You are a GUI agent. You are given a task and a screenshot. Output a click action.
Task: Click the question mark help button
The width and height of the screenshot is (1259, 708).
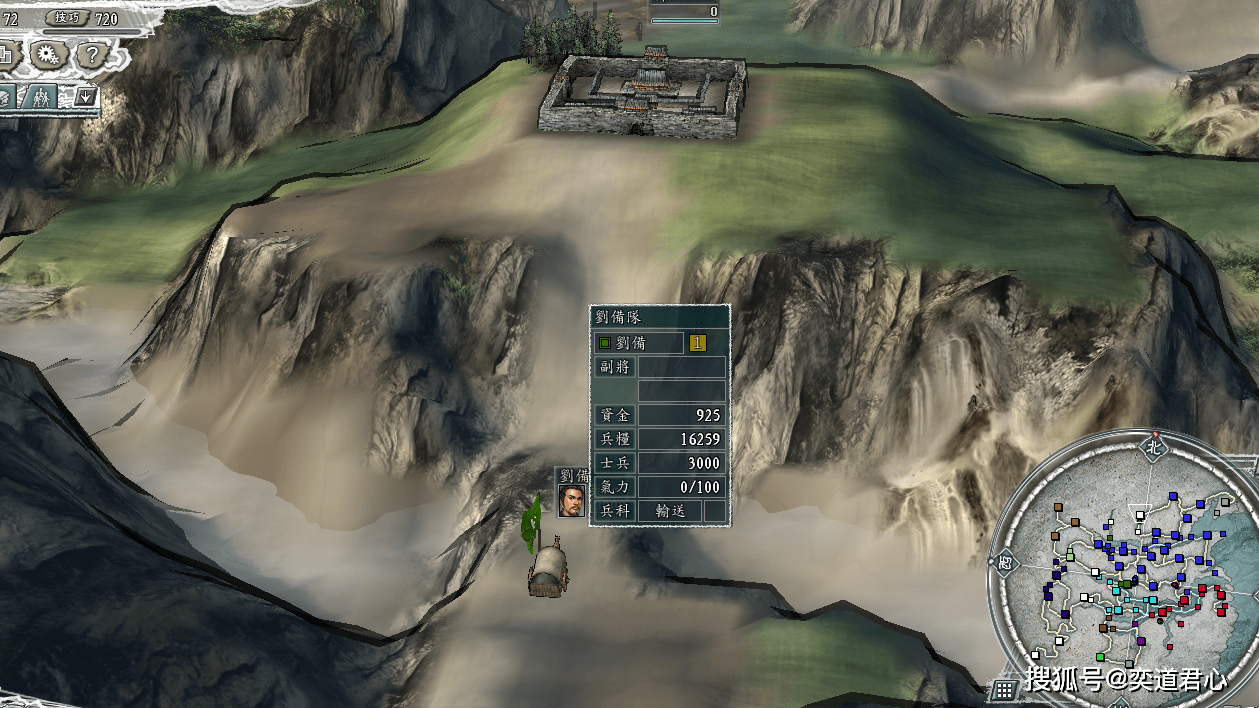(90, 54)
